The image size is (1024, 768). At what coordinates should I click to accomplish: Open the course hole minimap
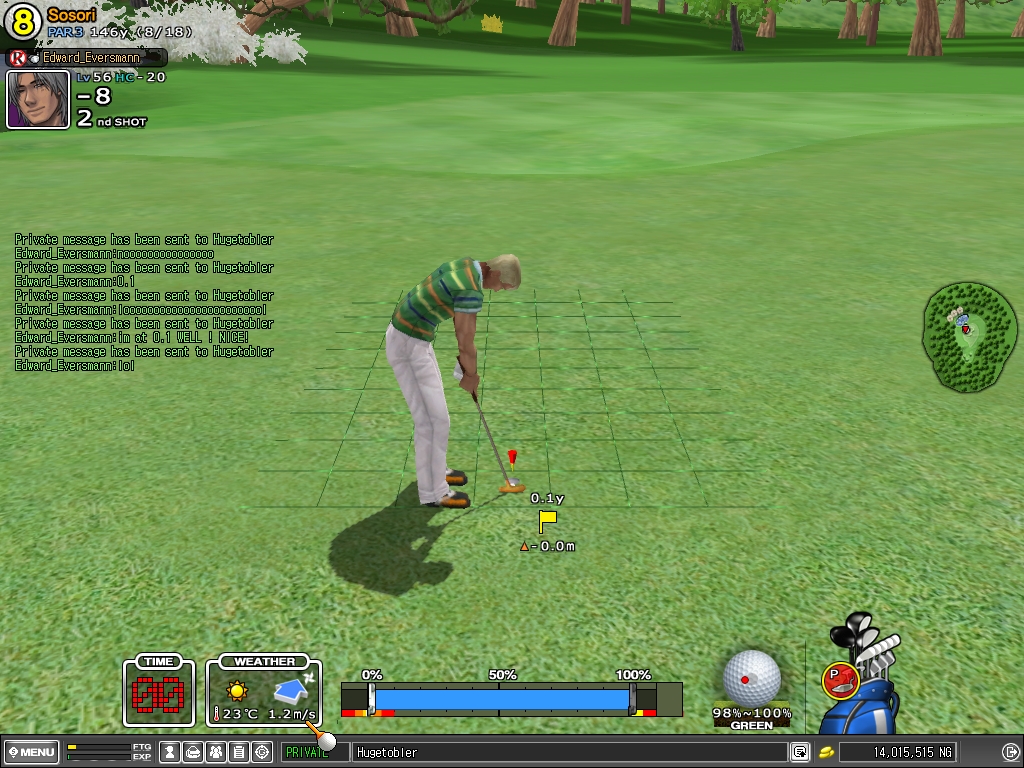969,335
